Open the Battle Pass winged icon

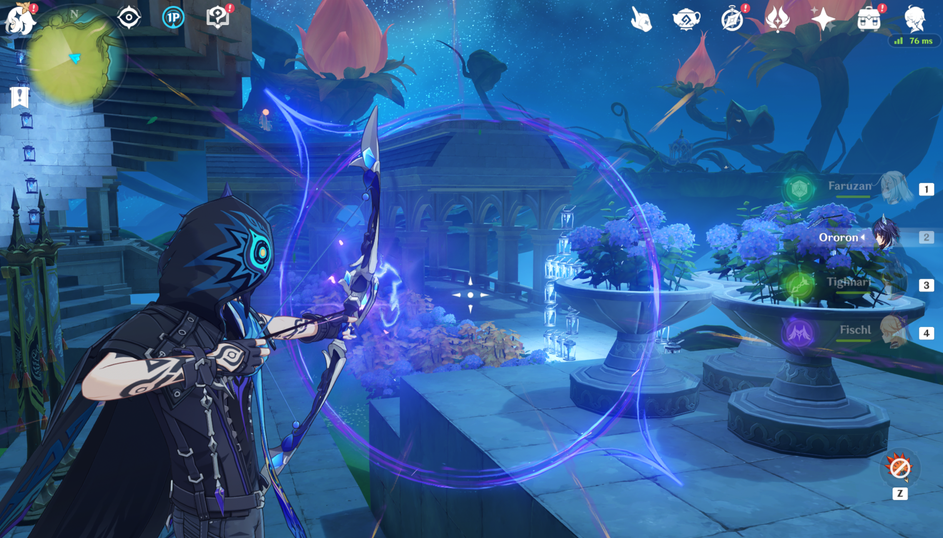click(778, 19)
